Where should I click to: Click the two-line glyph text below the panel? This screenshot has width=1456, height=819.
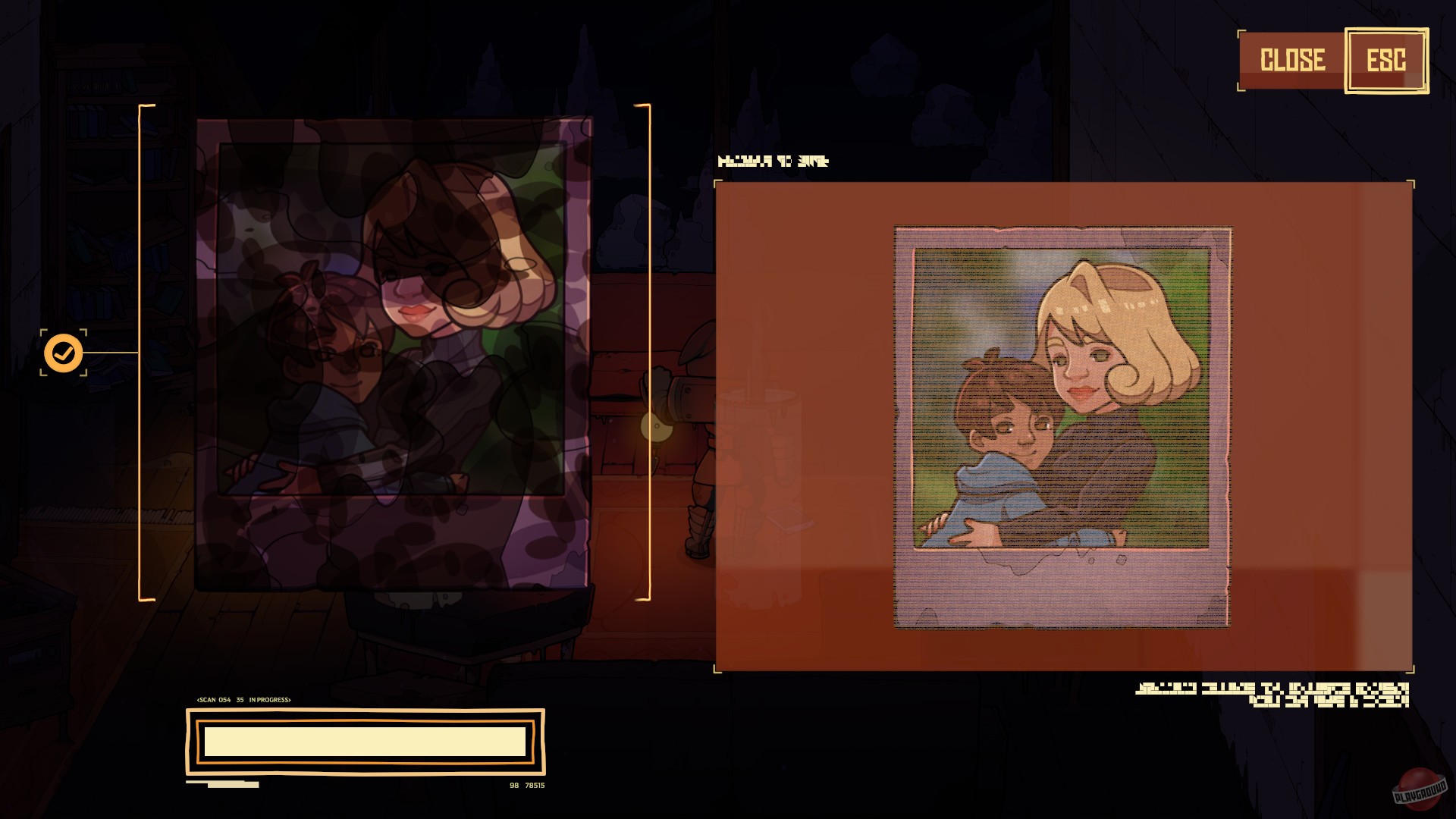point(1274,695)
